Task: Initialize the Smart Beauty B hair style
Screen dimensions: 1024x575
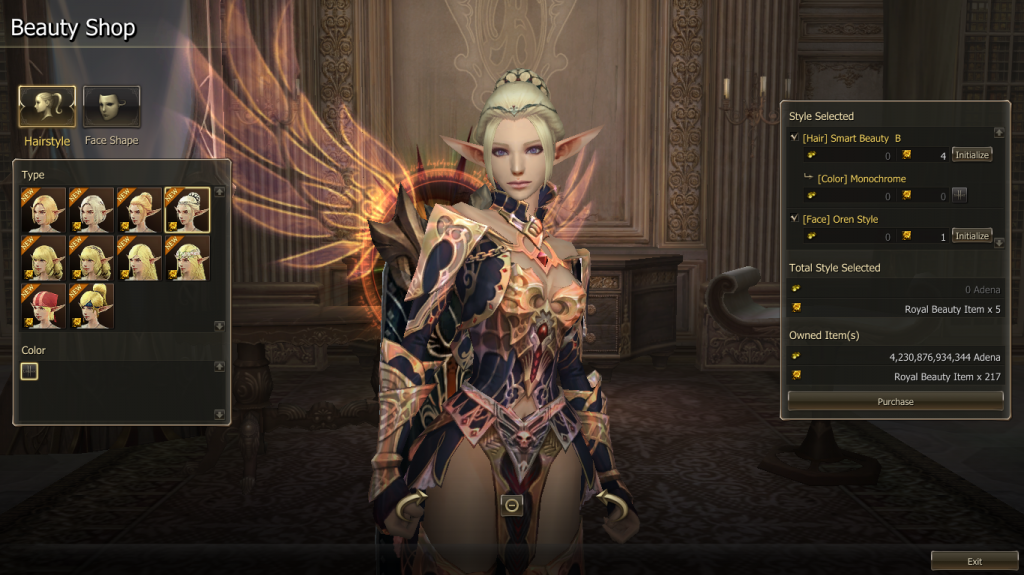Action: [x=971, y=155]
